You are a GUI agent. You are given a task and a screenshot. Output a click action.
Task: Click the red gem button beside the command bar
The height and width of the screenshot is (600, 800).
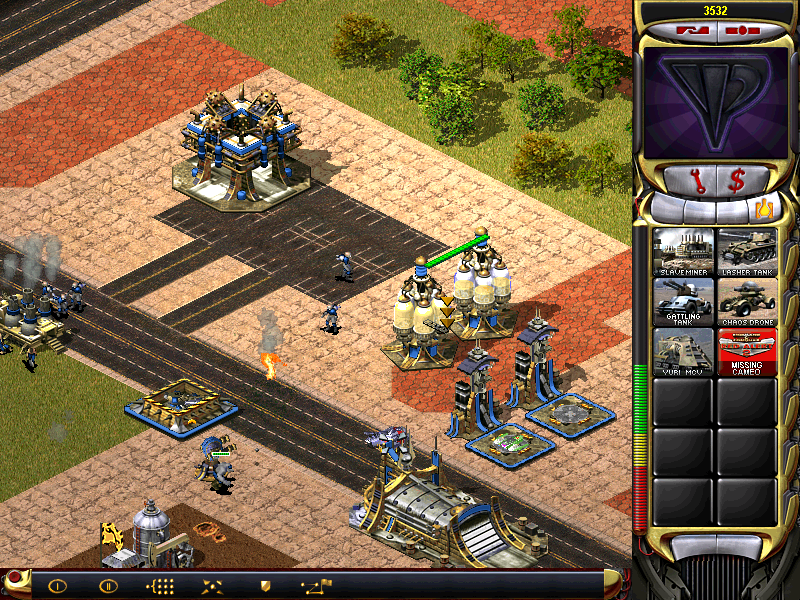[15, 580]
